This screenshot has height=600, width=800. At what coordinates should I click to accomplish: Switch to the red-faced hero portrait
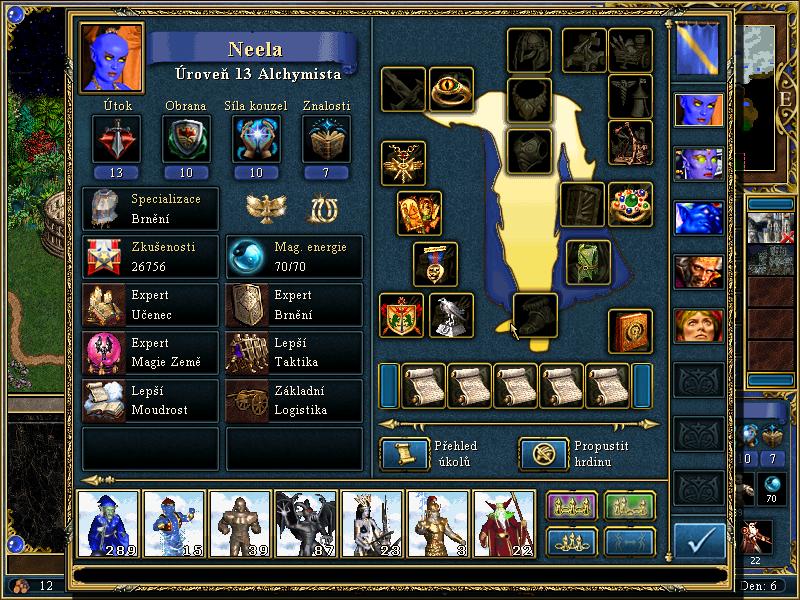coord(699,271)
